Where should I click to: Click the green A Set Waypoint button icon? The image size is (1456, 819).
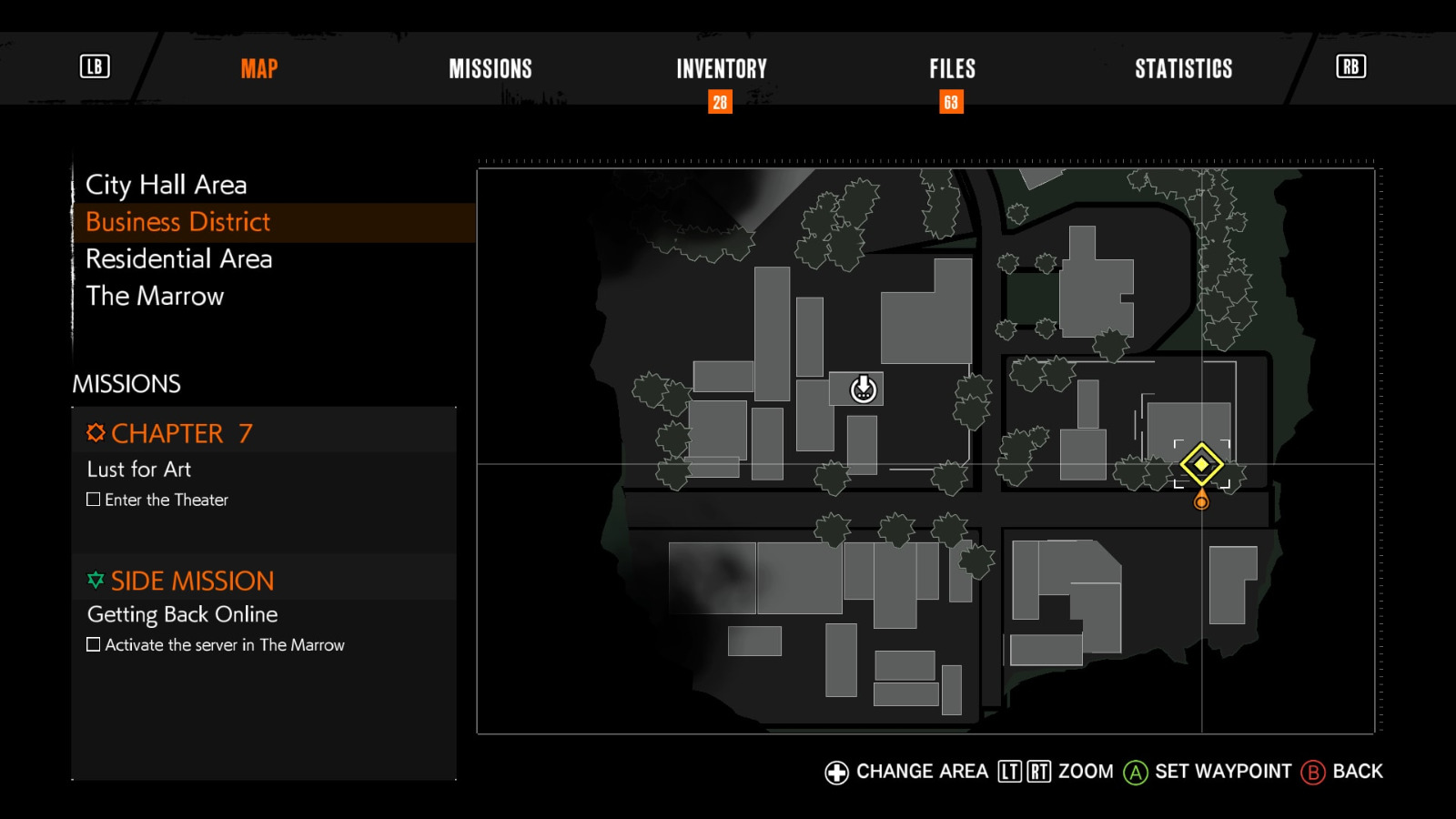coord(1135,772)
